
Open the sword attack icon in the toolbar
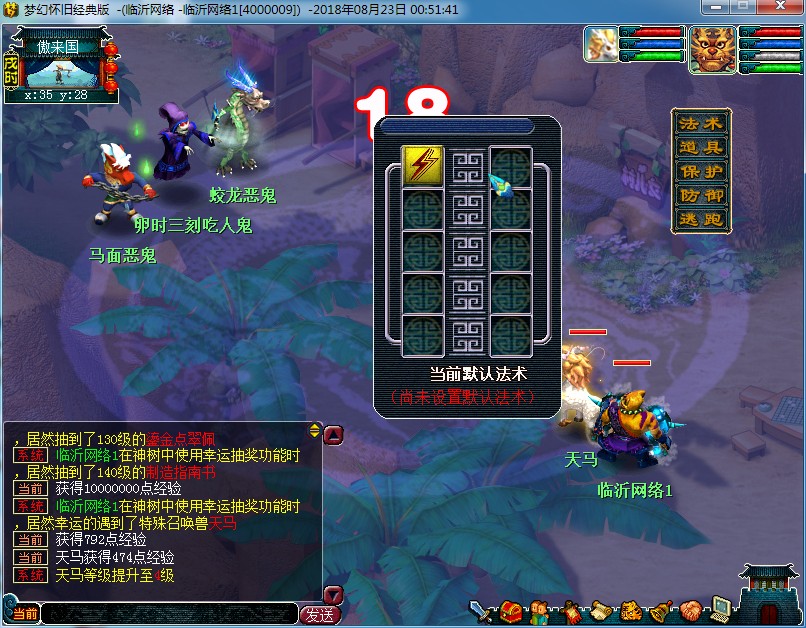tap(483, 609)
